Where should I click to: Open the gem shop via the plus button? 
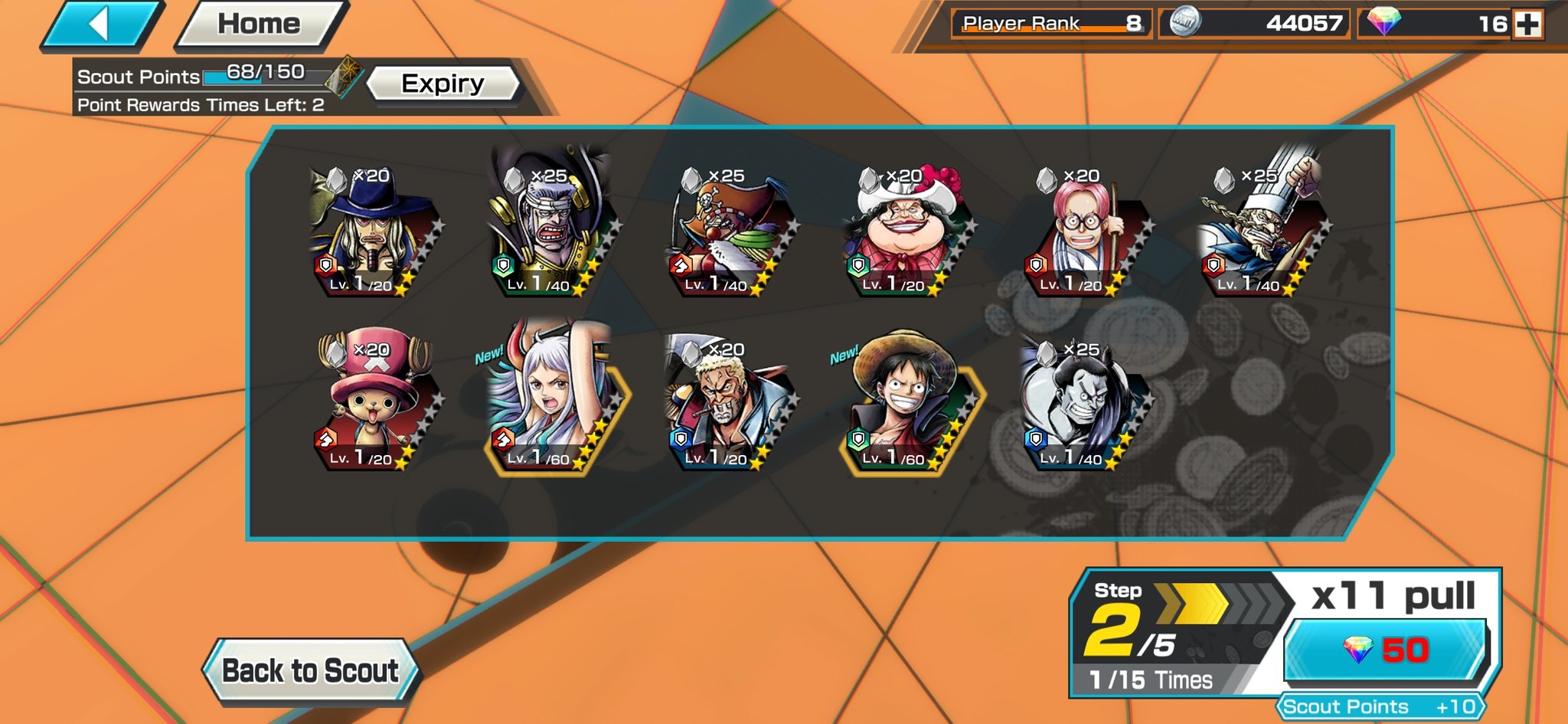point(1529,24)
